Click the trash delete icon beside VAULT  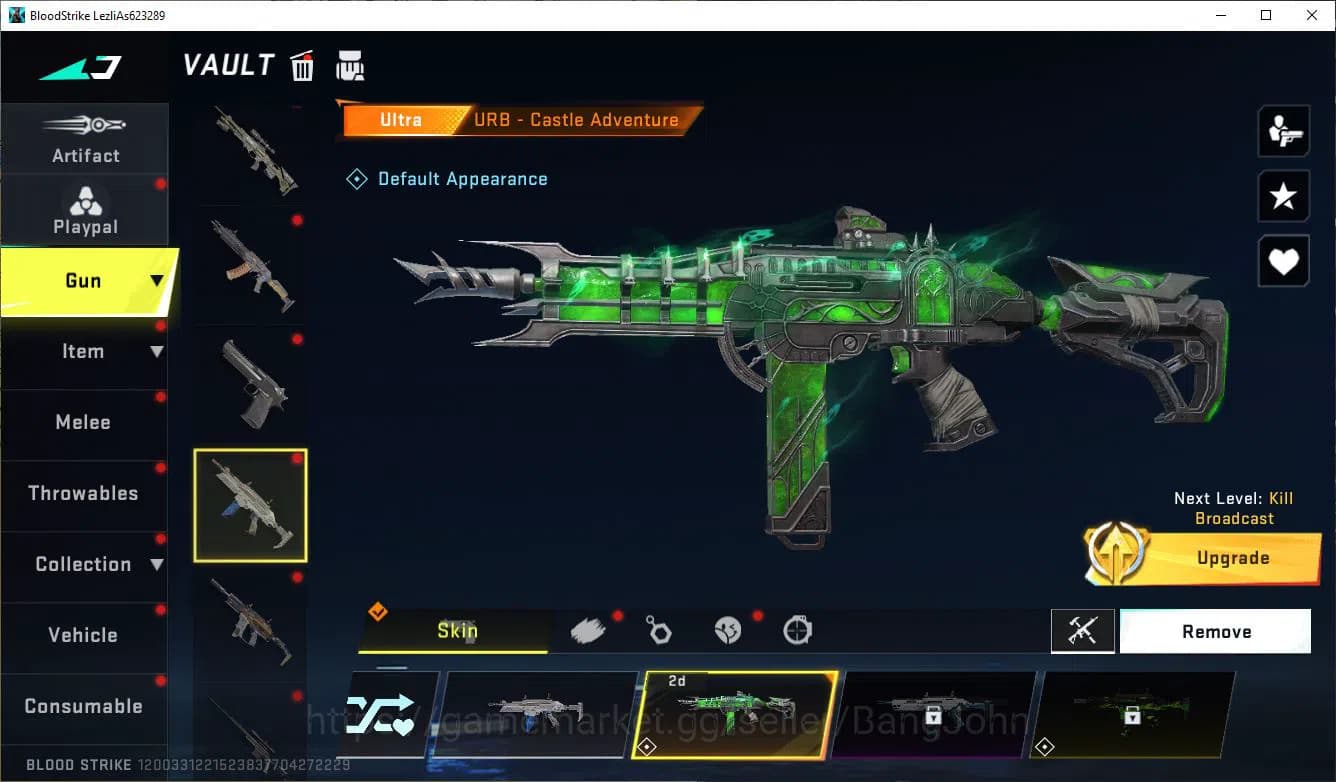click(x=302, y=65)
